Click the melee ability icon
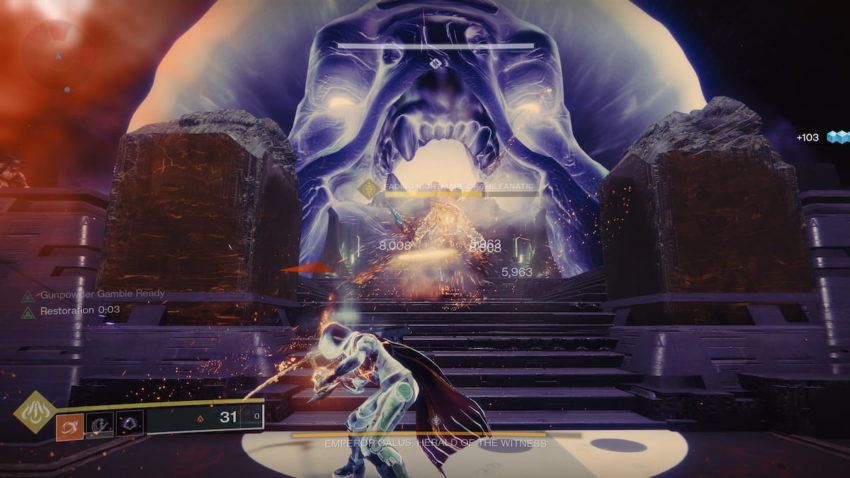The height and width of the screenshot is (478, 850). (x=101, y=424)
